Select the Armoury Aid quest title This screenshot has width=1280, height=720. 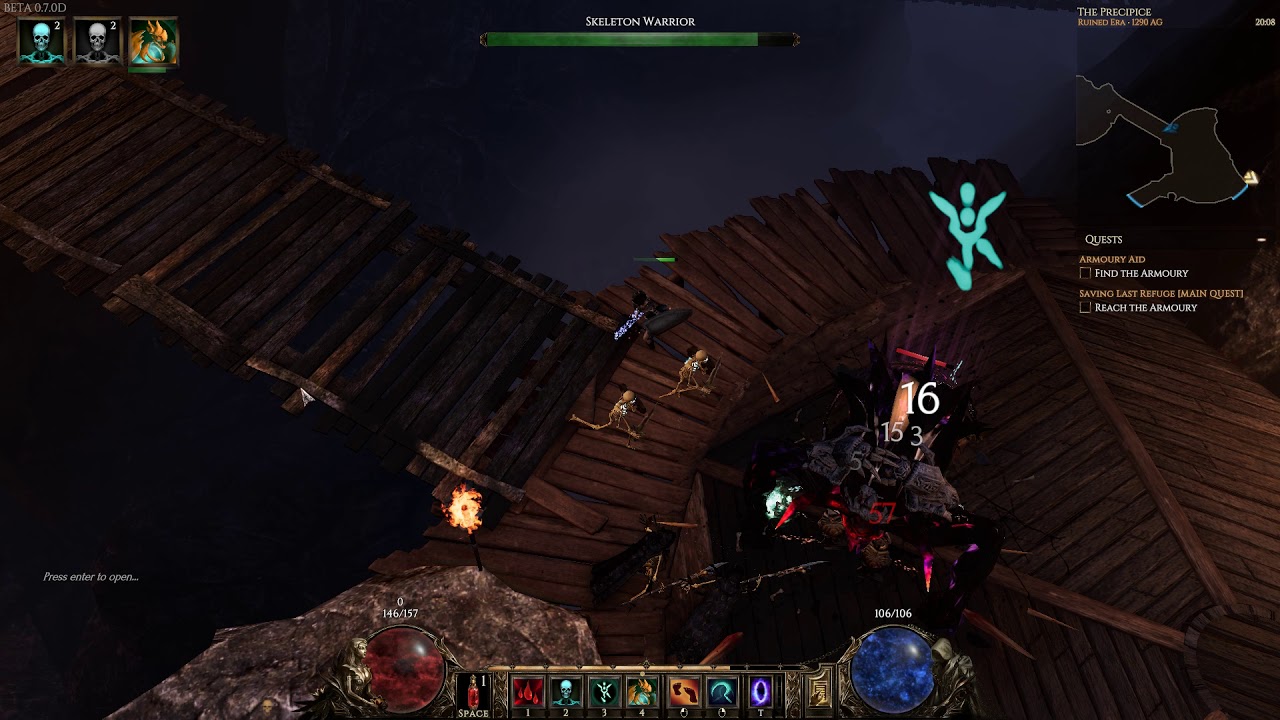pyautogui.click(x=1112, y=259)
